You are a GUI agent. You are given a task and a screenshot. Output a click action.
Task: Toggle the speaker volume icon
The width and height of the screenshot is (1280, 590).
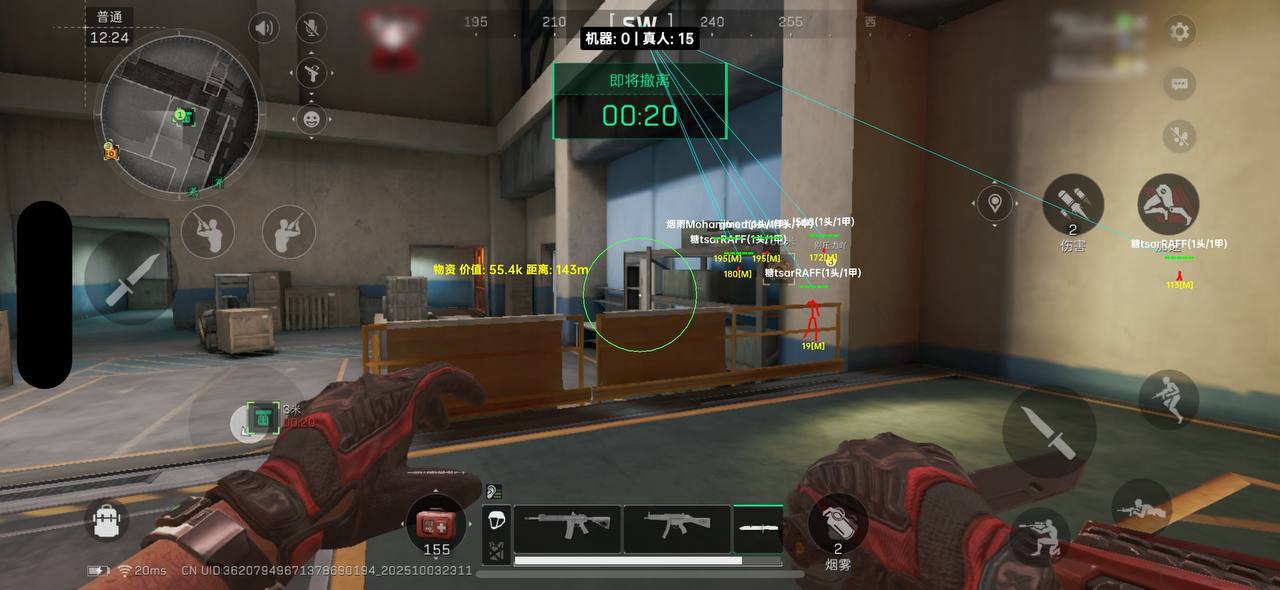tap(264, 27)
